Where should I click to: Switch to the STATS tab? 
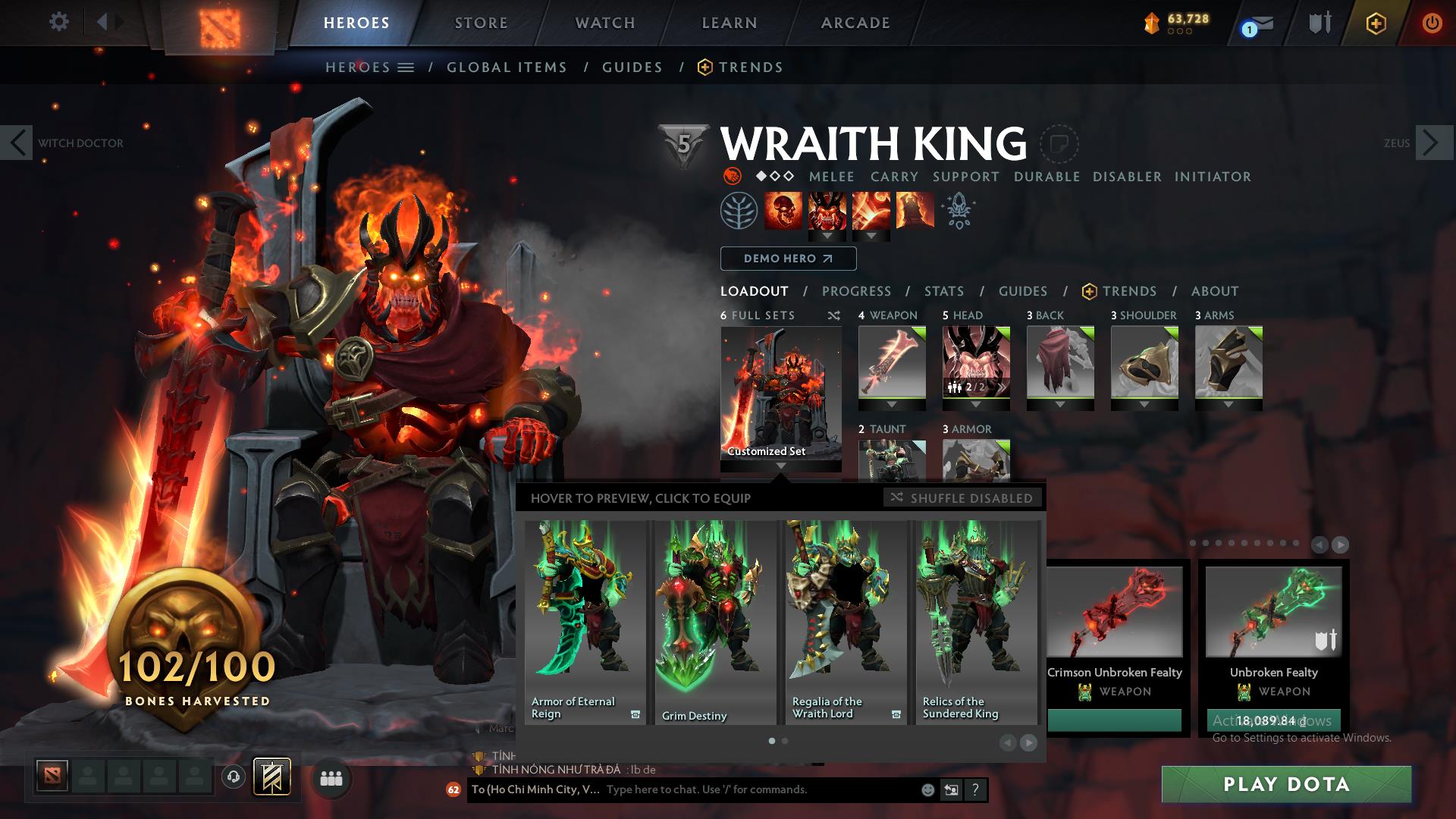[943, 291]
